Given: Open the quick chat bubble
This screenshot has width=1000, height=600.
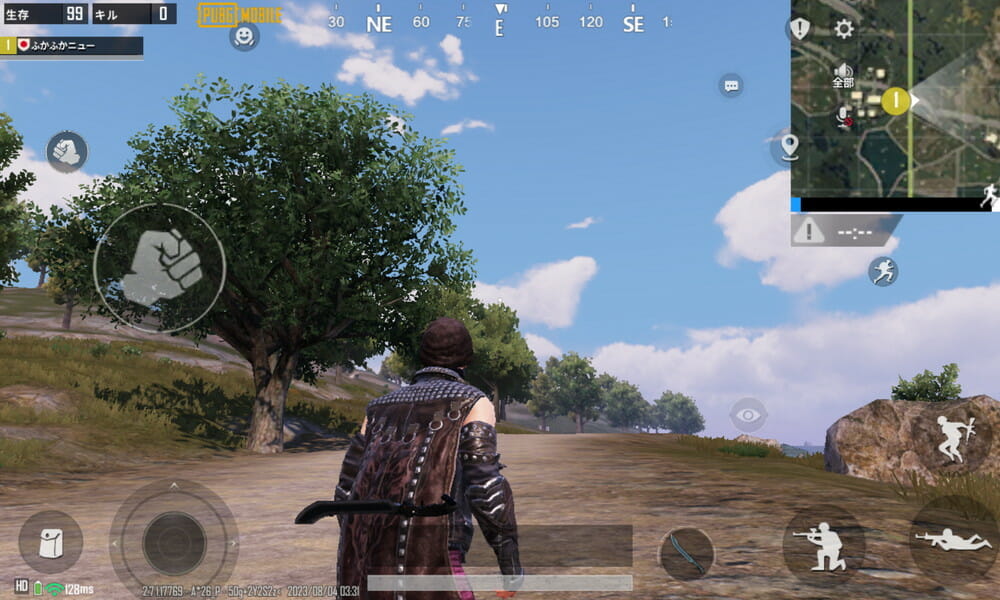Looking at the screenshot, I should pos(731,85).
